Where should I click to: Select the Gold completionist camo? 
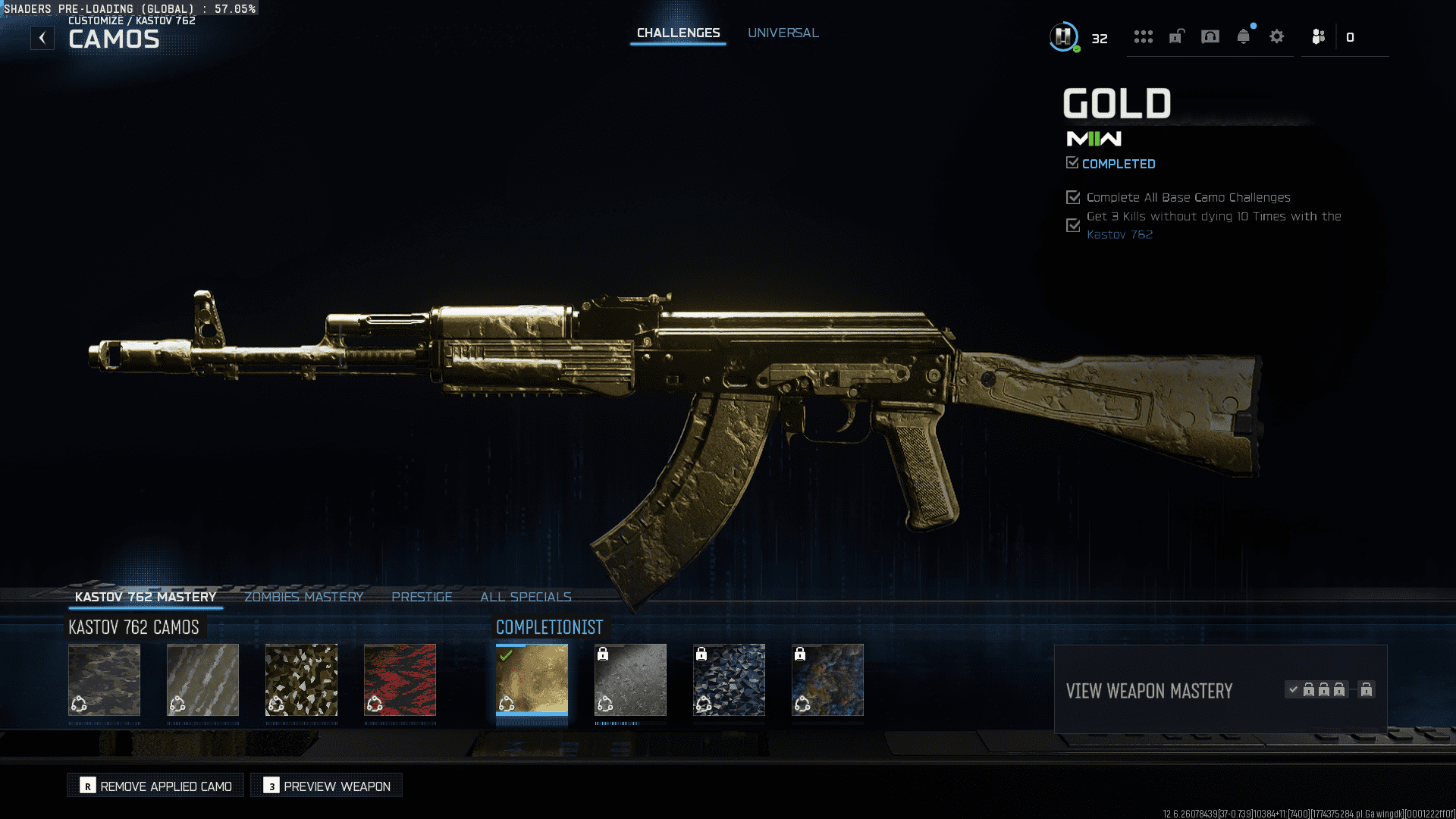tap(532, 679)
